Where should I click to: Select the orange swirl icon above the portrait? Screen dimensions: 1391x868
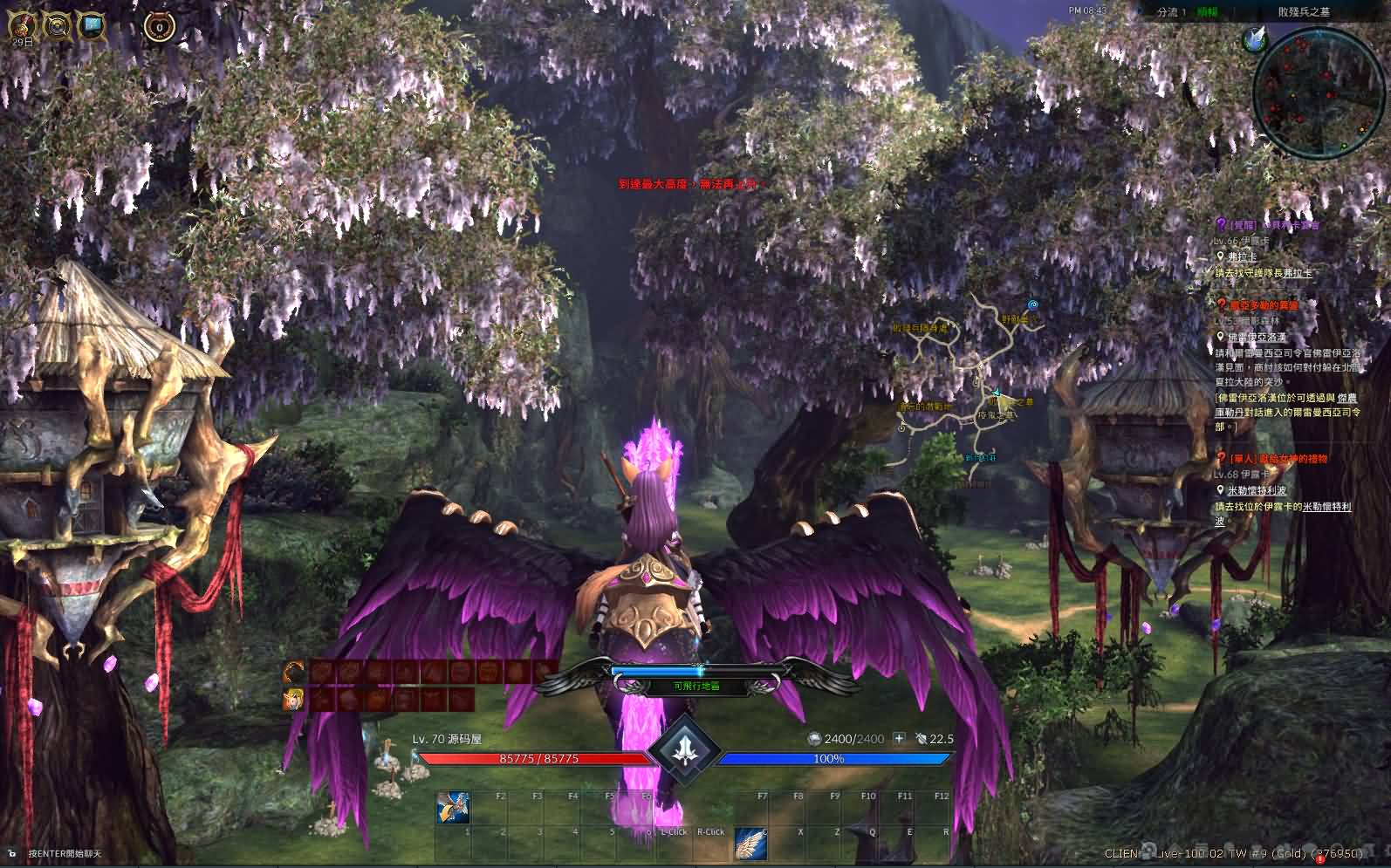tap(294, 672)
